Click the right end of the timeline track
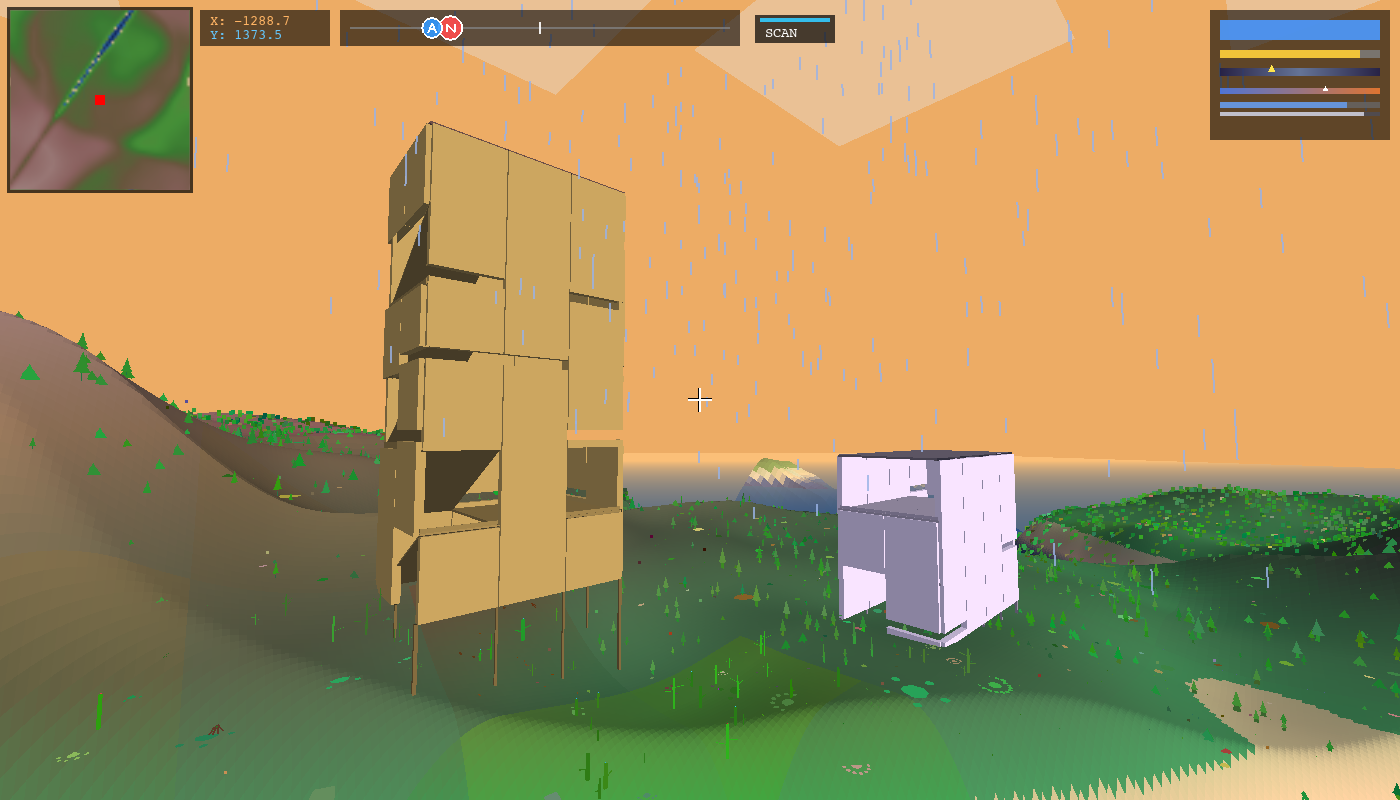1400x800 pixels. [x=729, y=27]
